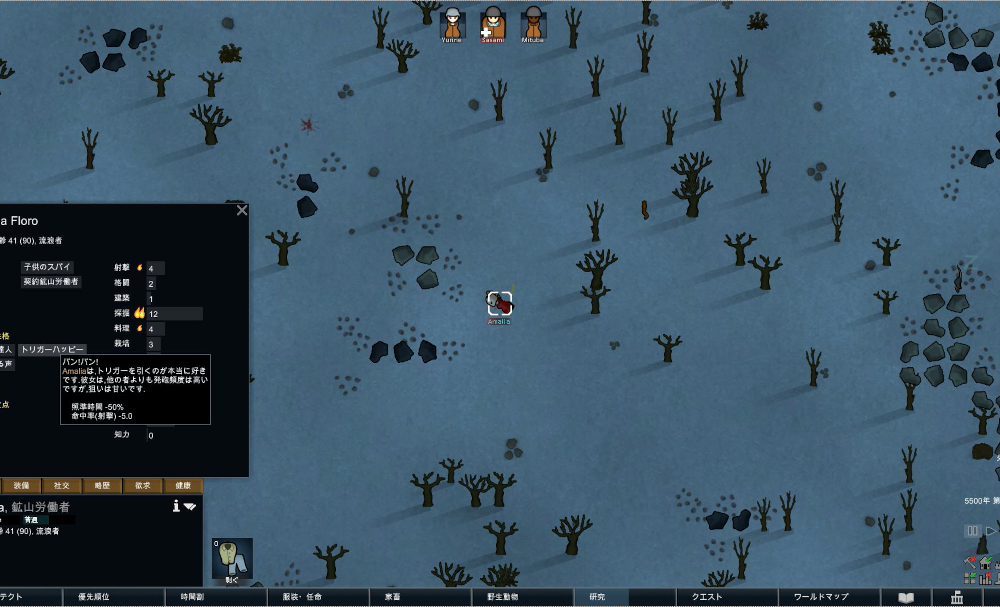Image resolution: width=1000 pixels, height=607 pixels.
Task: Switch to the 装備 (gear) tab
Action: click(22, 485)
